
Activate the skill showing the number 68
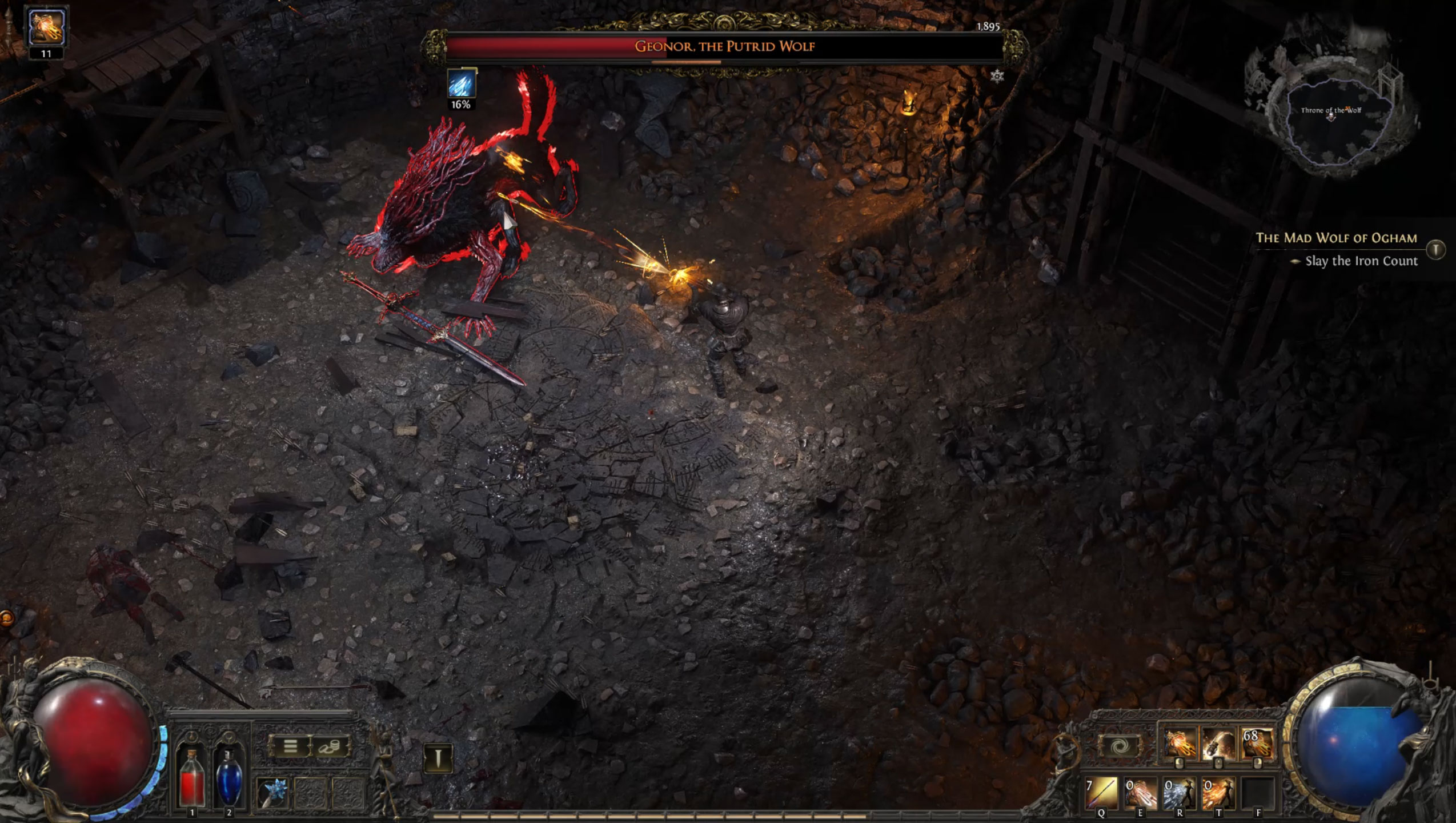[x=1256, y=744]
